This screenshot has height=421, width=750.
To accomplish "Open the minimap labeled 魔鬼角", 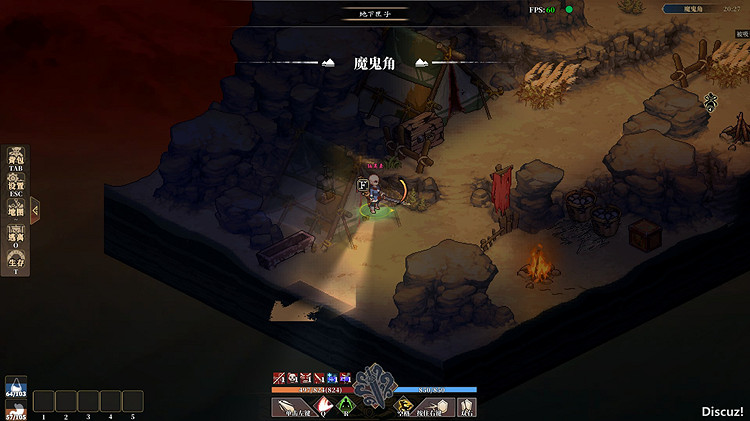I will coord(699,9).
